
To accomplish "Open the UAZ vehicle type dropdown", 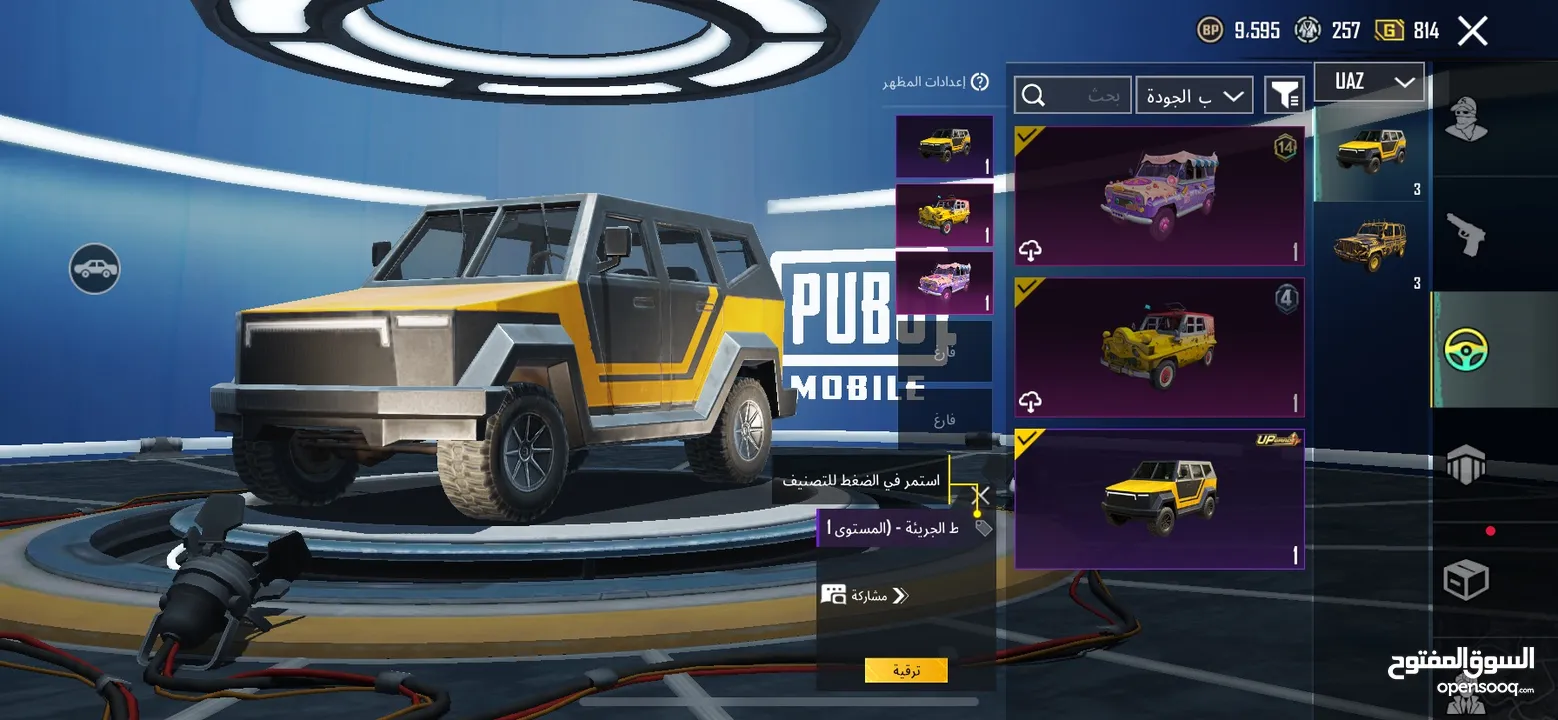I will point(1370,81).
